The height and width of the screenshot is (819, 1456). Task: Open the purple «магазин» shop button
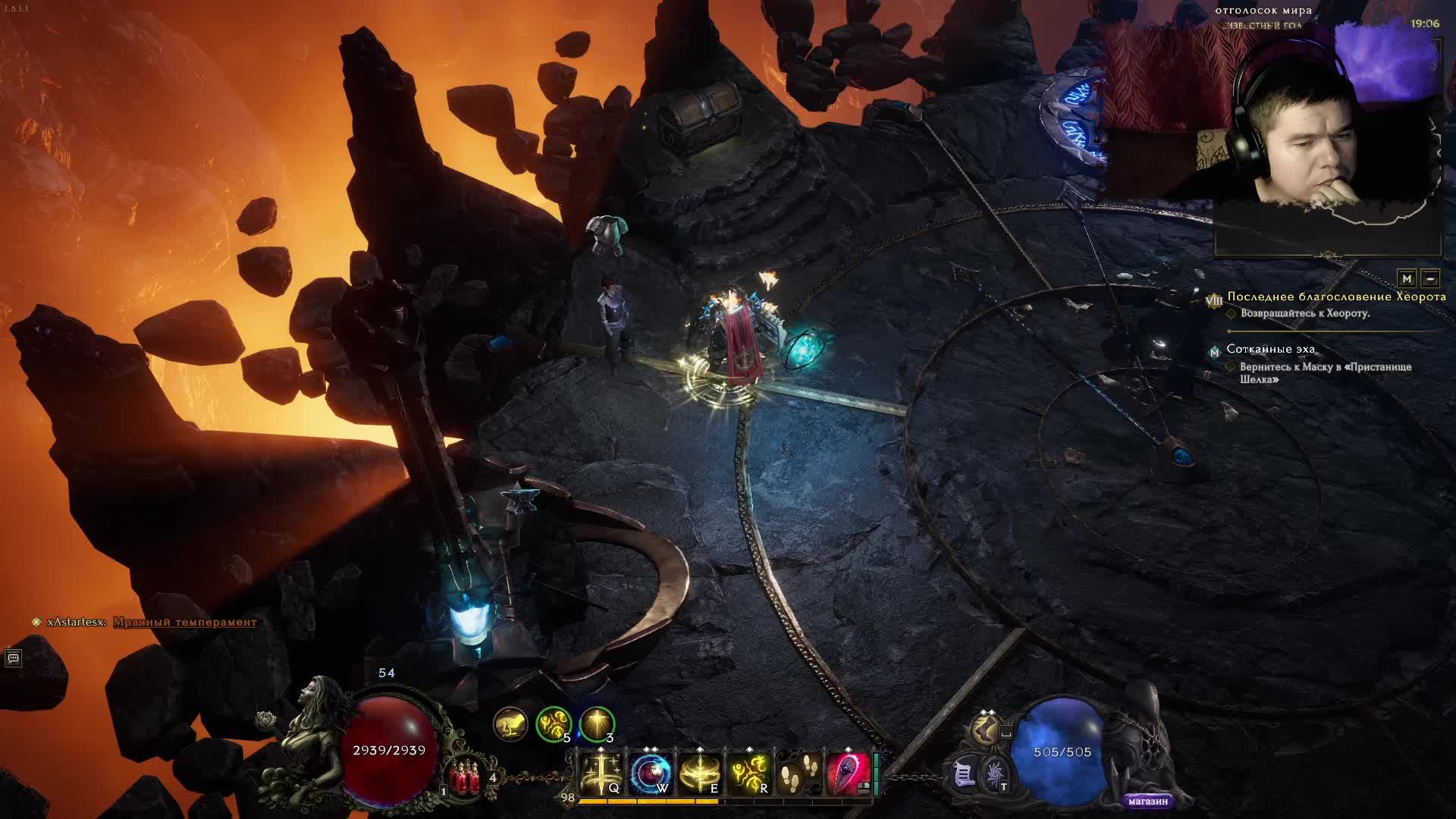(1147, 801)
